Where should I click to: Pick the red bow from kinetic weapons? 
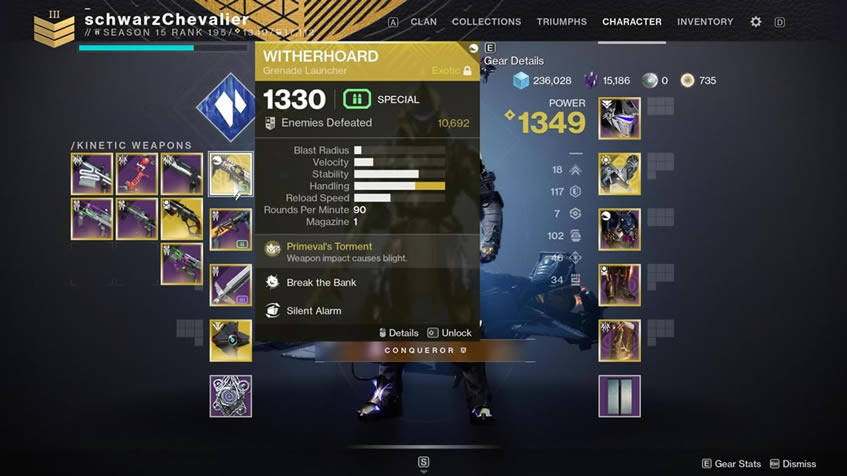(x=137, y=174)
